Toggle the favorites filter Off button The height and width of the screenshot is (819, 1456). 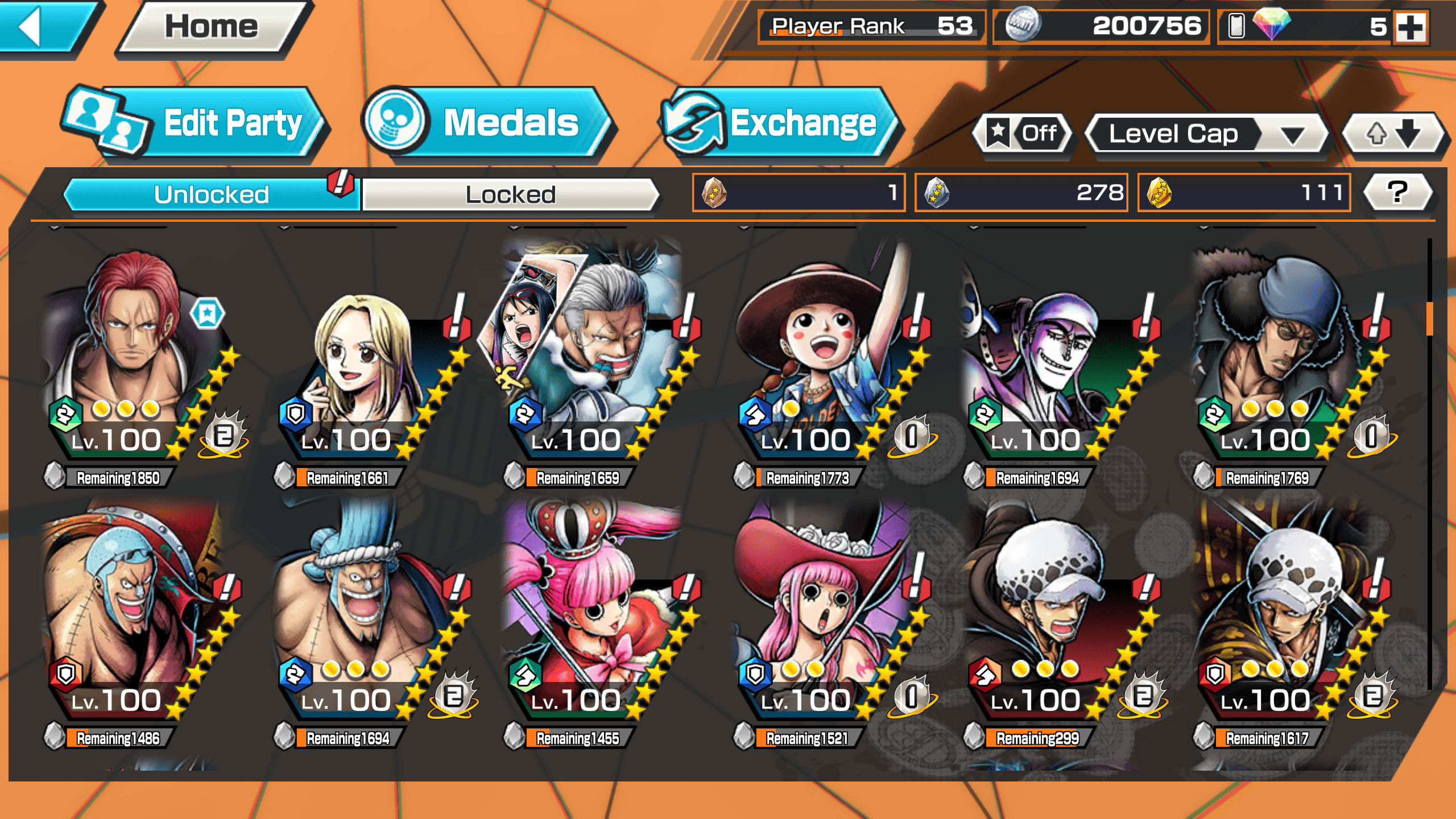(1024, 134)
